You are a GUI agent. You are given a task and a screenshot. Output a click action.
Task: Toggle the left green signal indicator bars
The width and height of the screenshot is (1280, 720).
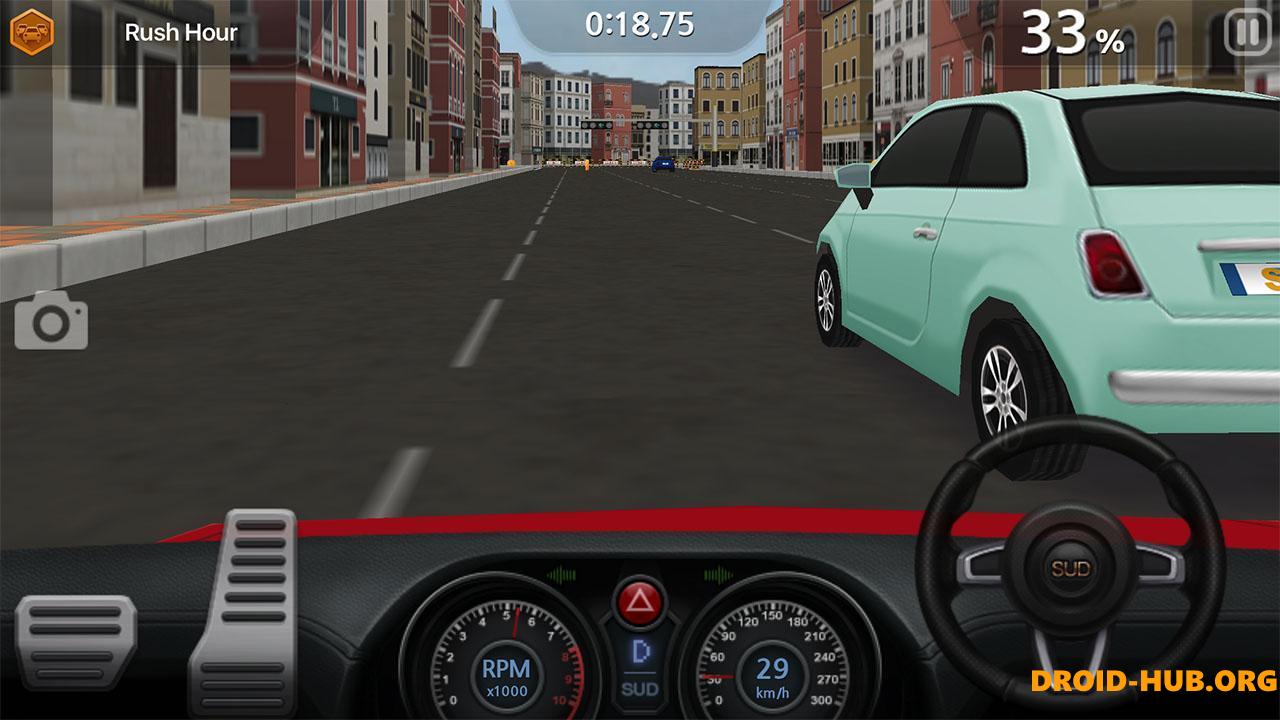pyautogui.click(x=560, y=575)
